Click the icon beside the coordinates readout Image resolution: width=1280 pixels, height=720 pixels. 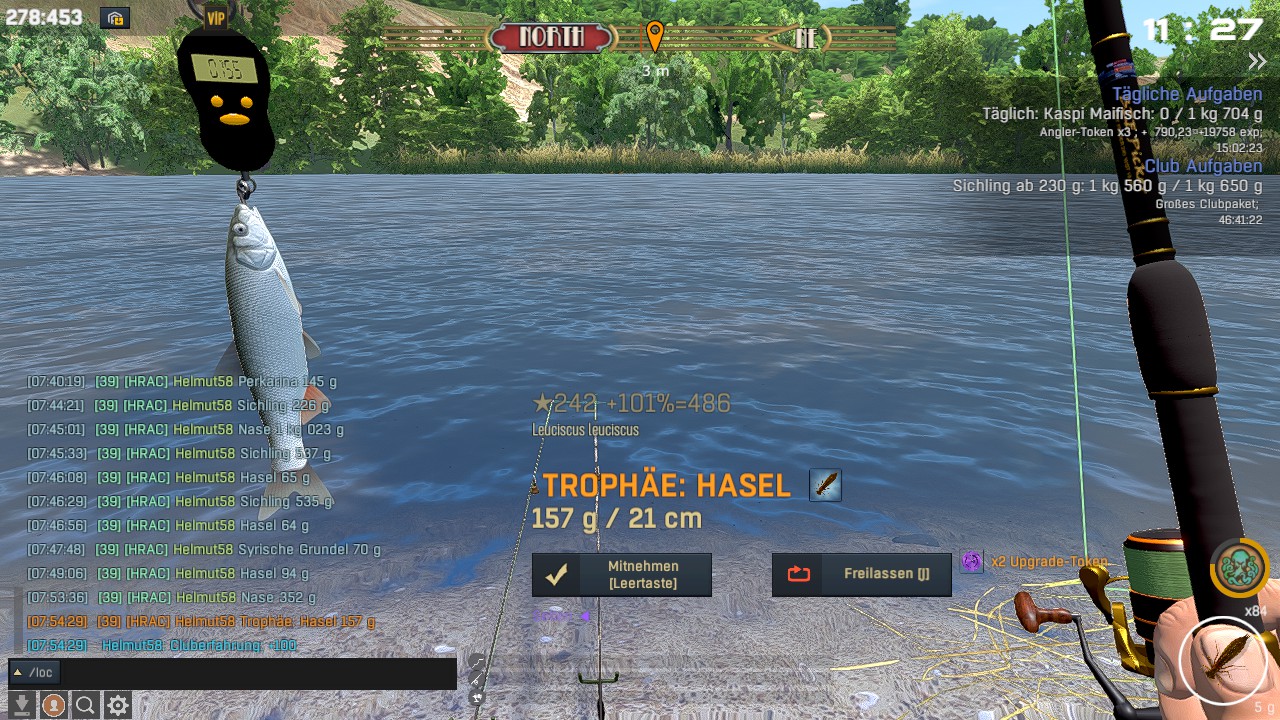(115, 18)
